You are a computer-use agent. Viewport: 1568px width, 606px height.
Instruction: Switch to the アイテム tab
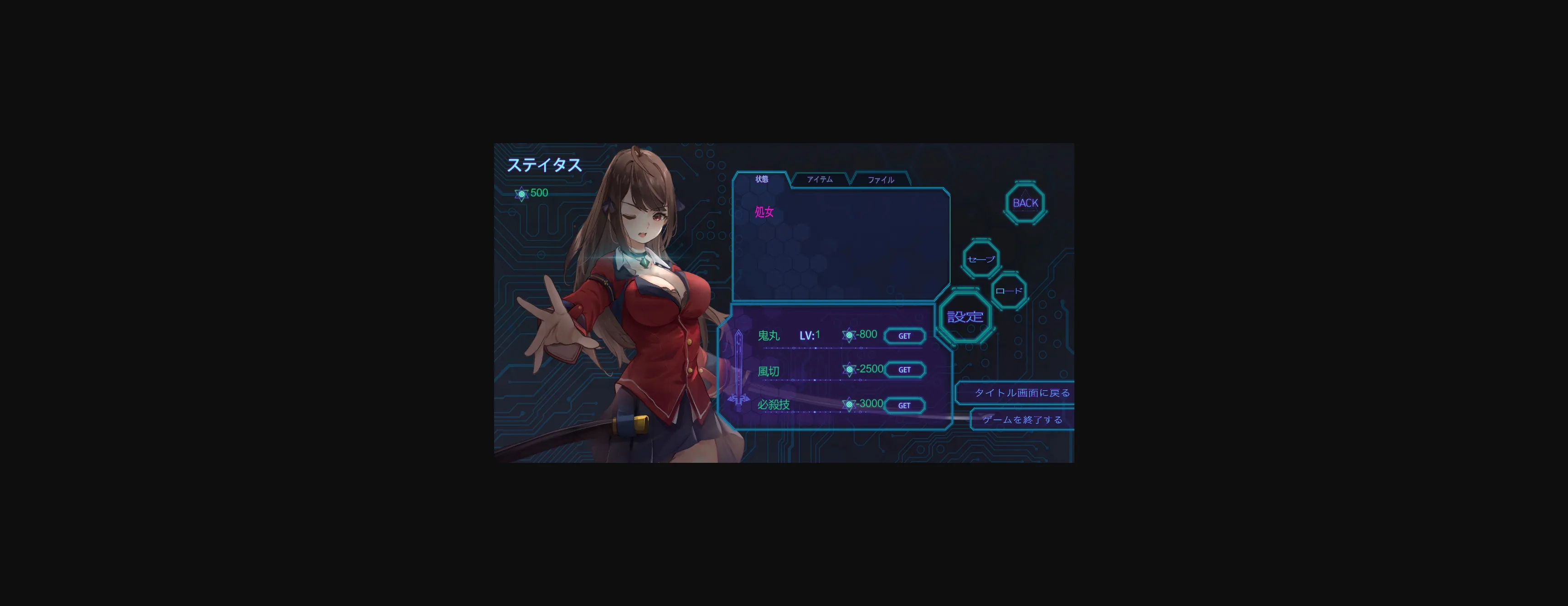(x=820, y=179)
